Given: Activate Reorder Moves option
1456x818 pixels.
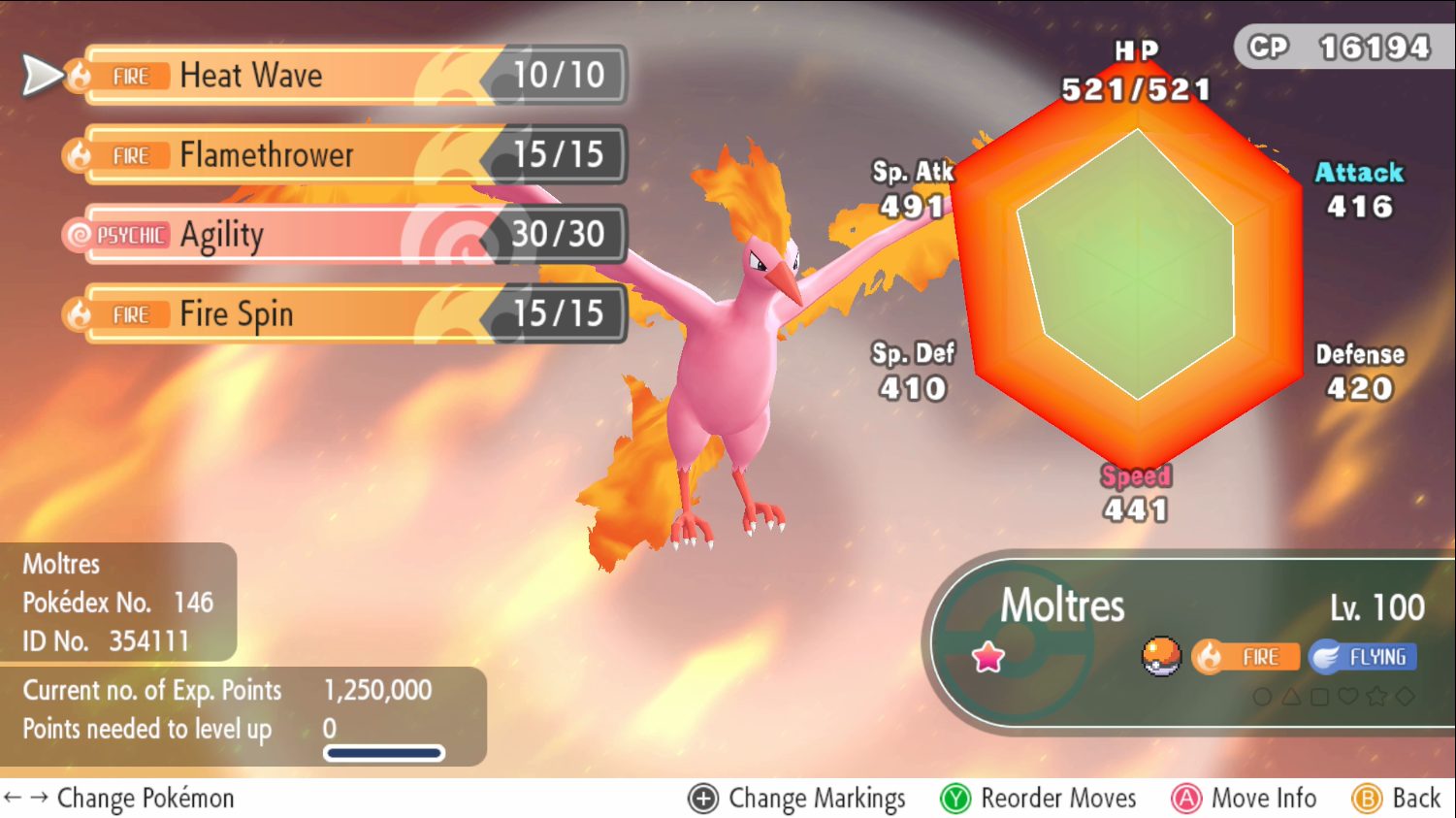Looking at the screenshot, I should [1039, 799].
